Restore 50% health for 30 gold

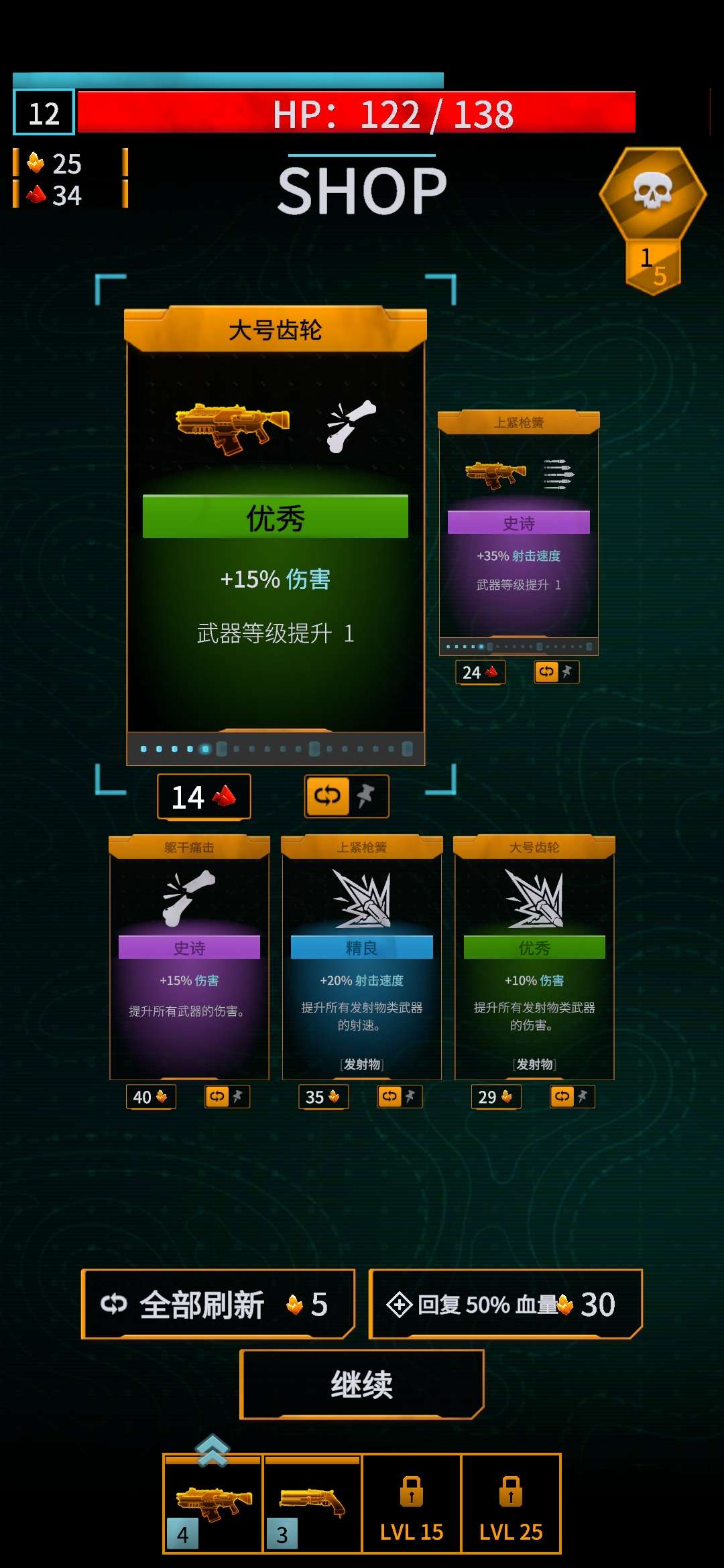(505, 1304)
